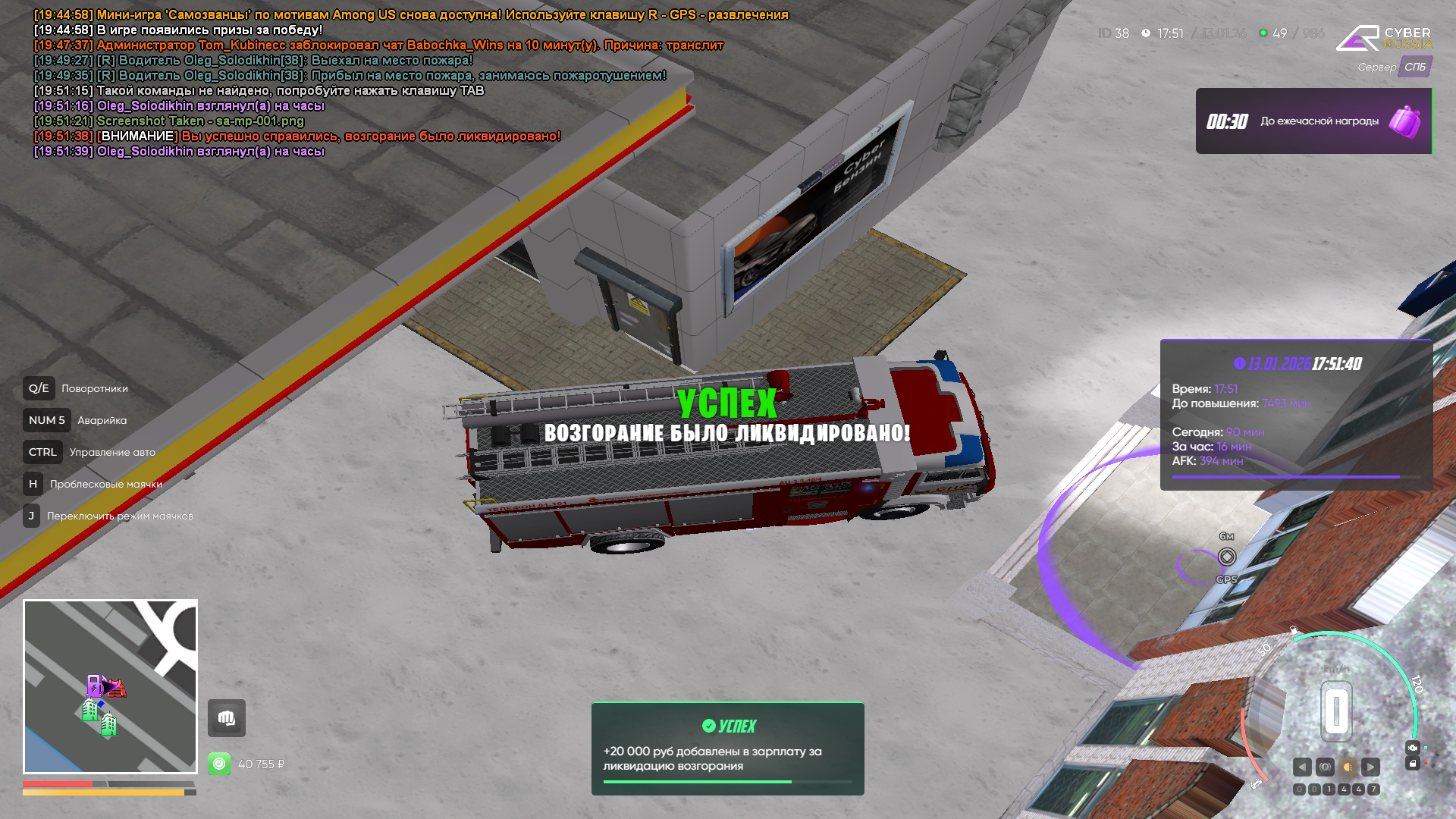Select the fist weapon slot

(x=227, y=718)
